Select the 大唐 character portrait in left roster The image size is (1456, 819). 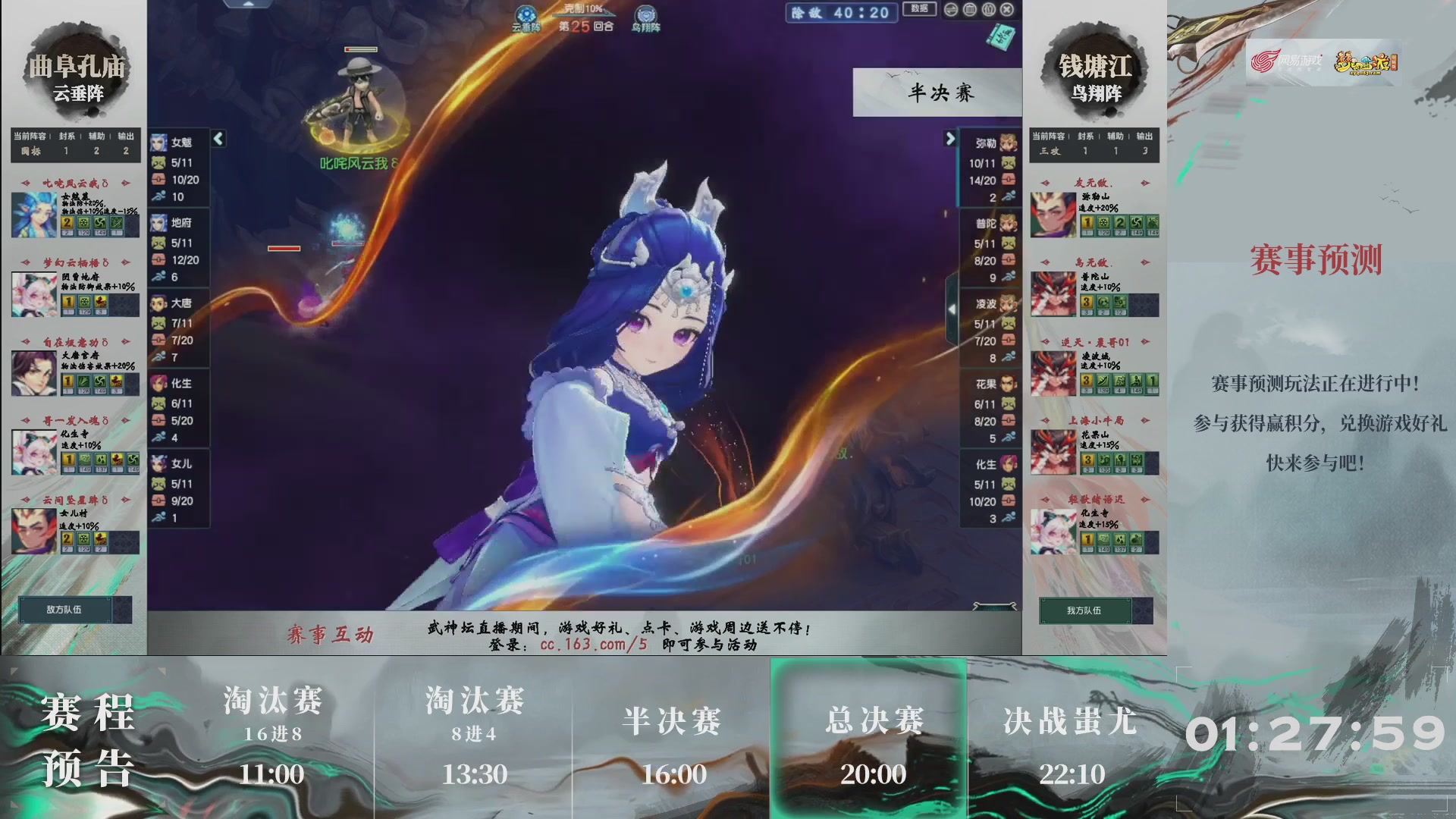pos(160,303)
